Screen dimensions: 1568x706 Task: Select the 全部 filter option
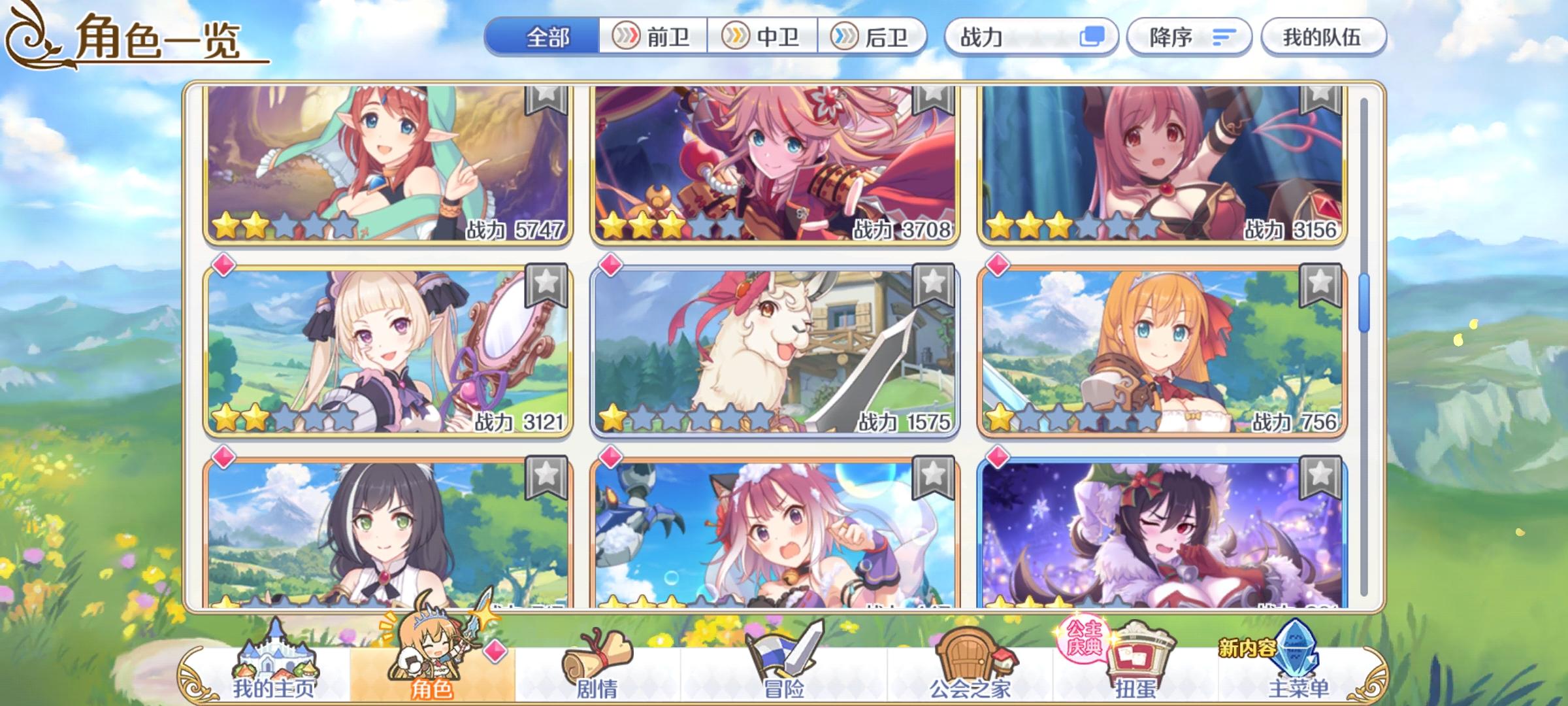point(547,37)
